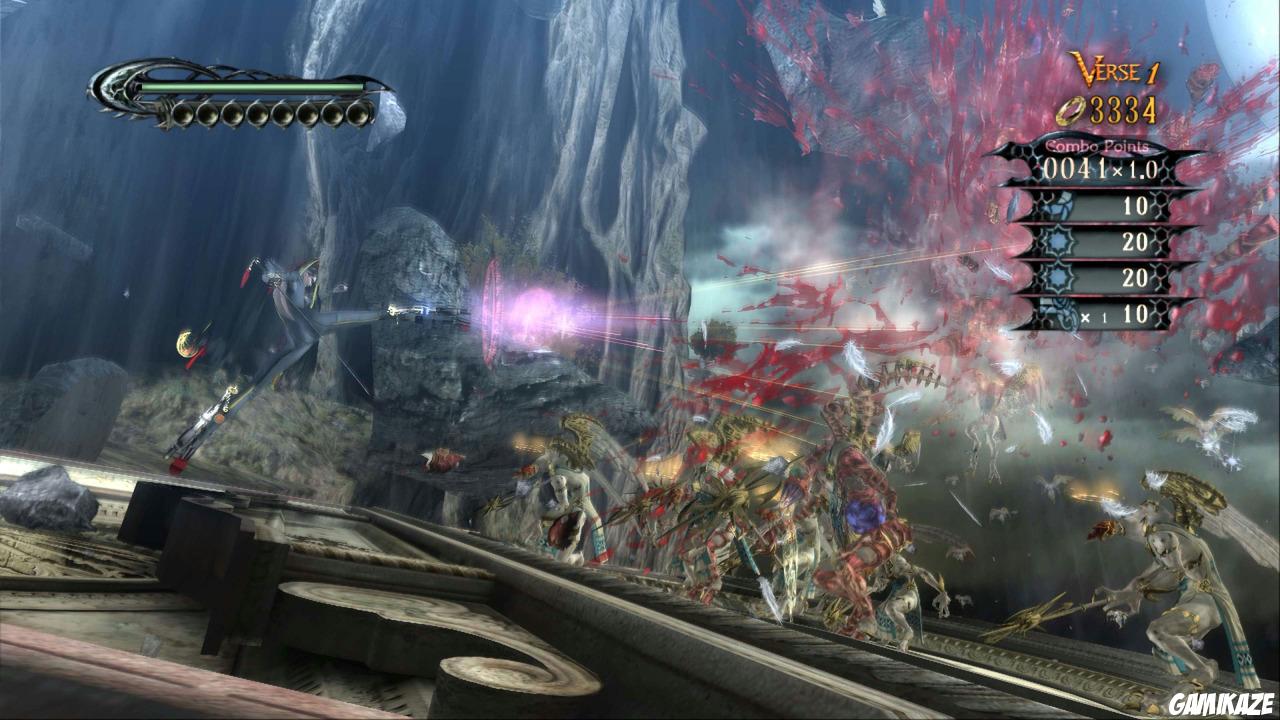Toggle the Combo Points panel visibility

click(1097, 147)
